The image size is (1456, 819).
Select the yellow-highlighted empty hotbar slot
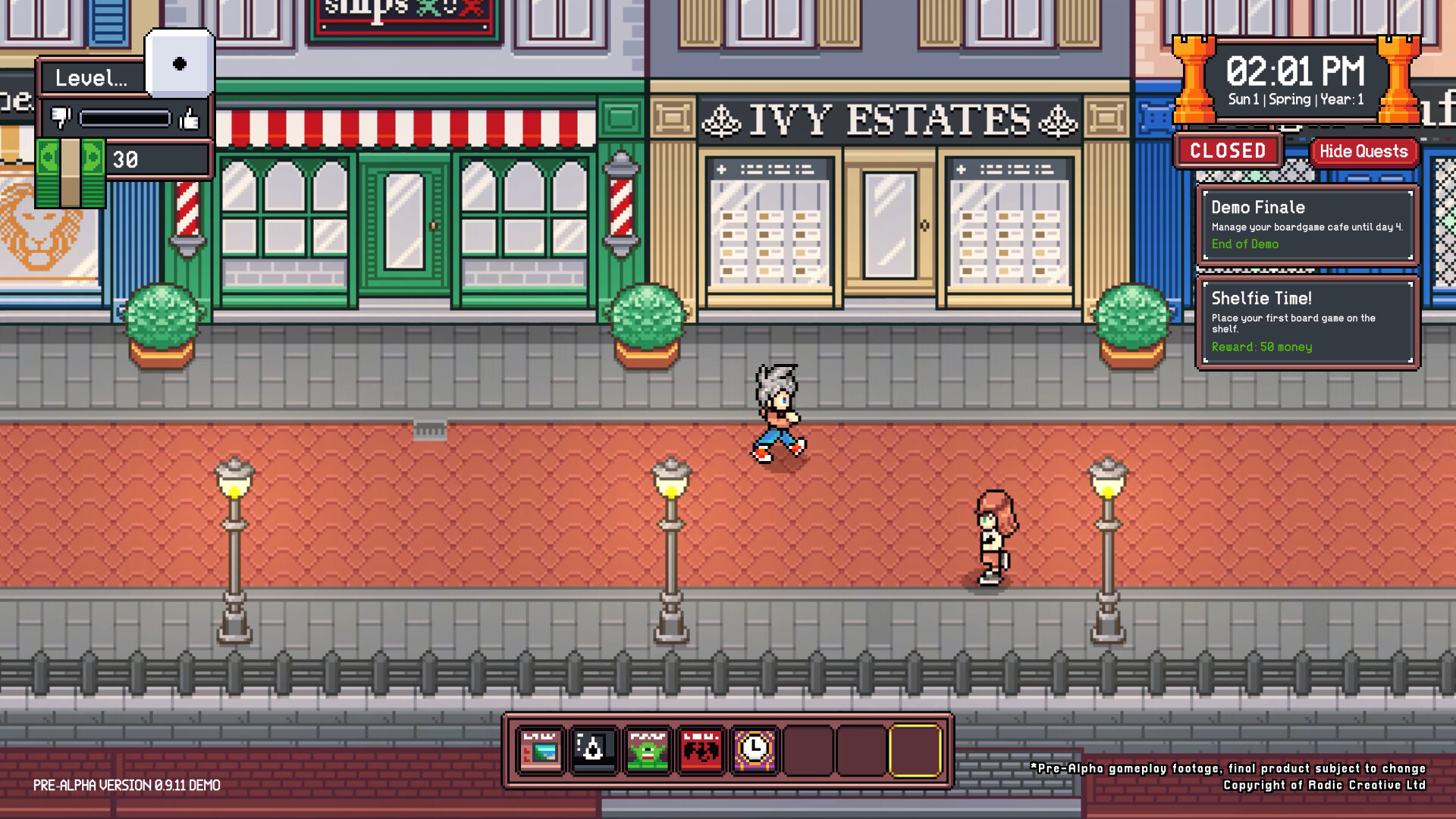pos(915,751)
